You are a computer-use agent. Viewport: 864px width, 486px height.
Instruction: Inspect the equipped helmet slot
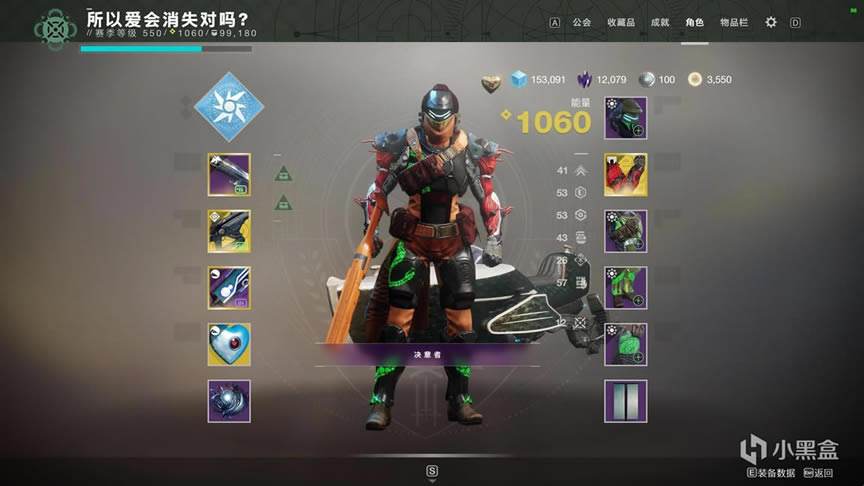click(626, 118)
